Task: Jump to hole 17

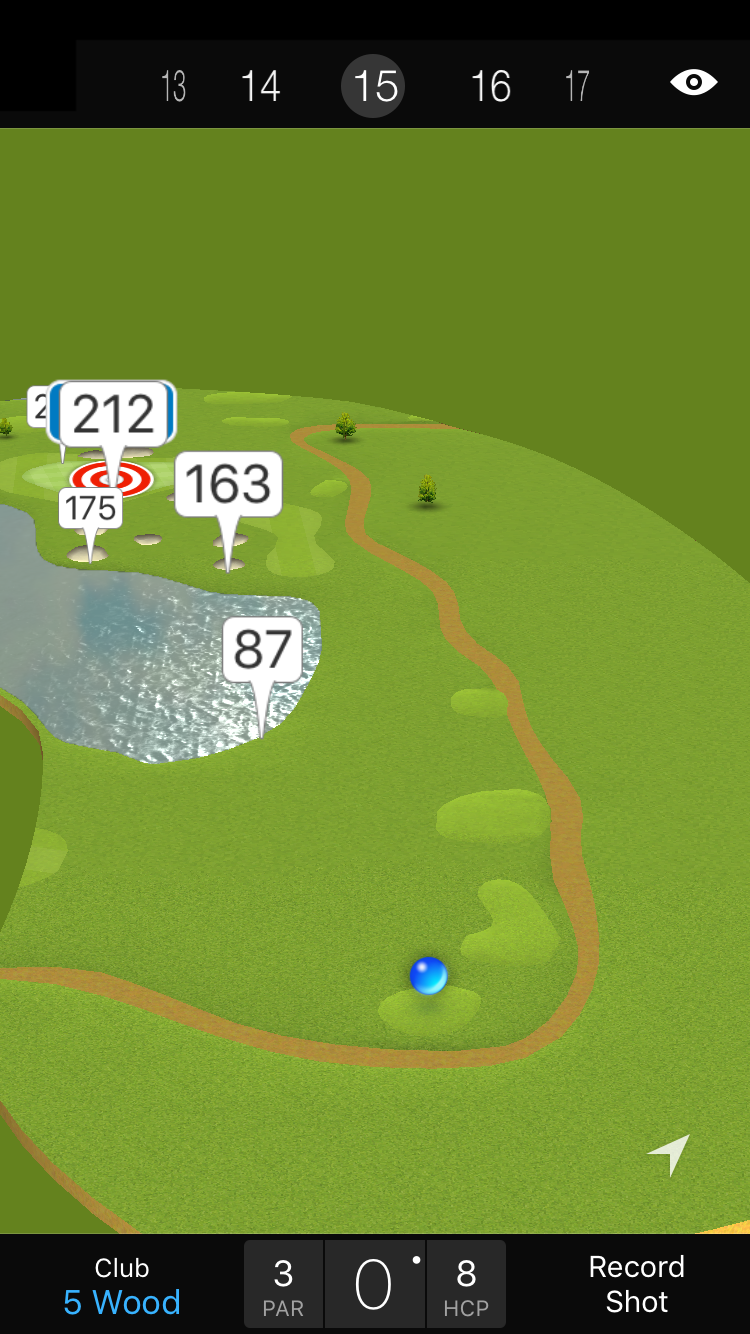Action: (577, 86)
